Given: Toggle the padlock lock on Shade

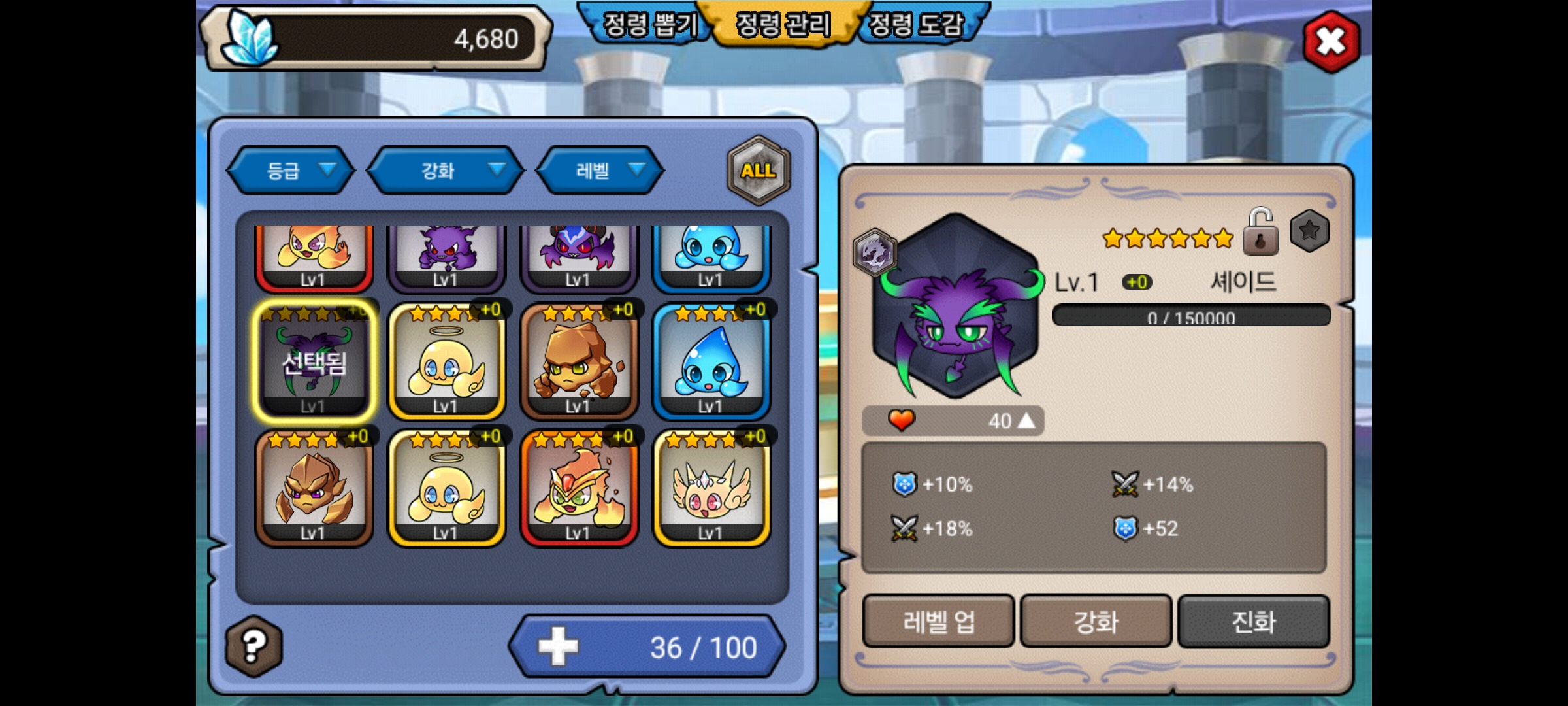Looking at the screenshot, I should pos(1260,233).
